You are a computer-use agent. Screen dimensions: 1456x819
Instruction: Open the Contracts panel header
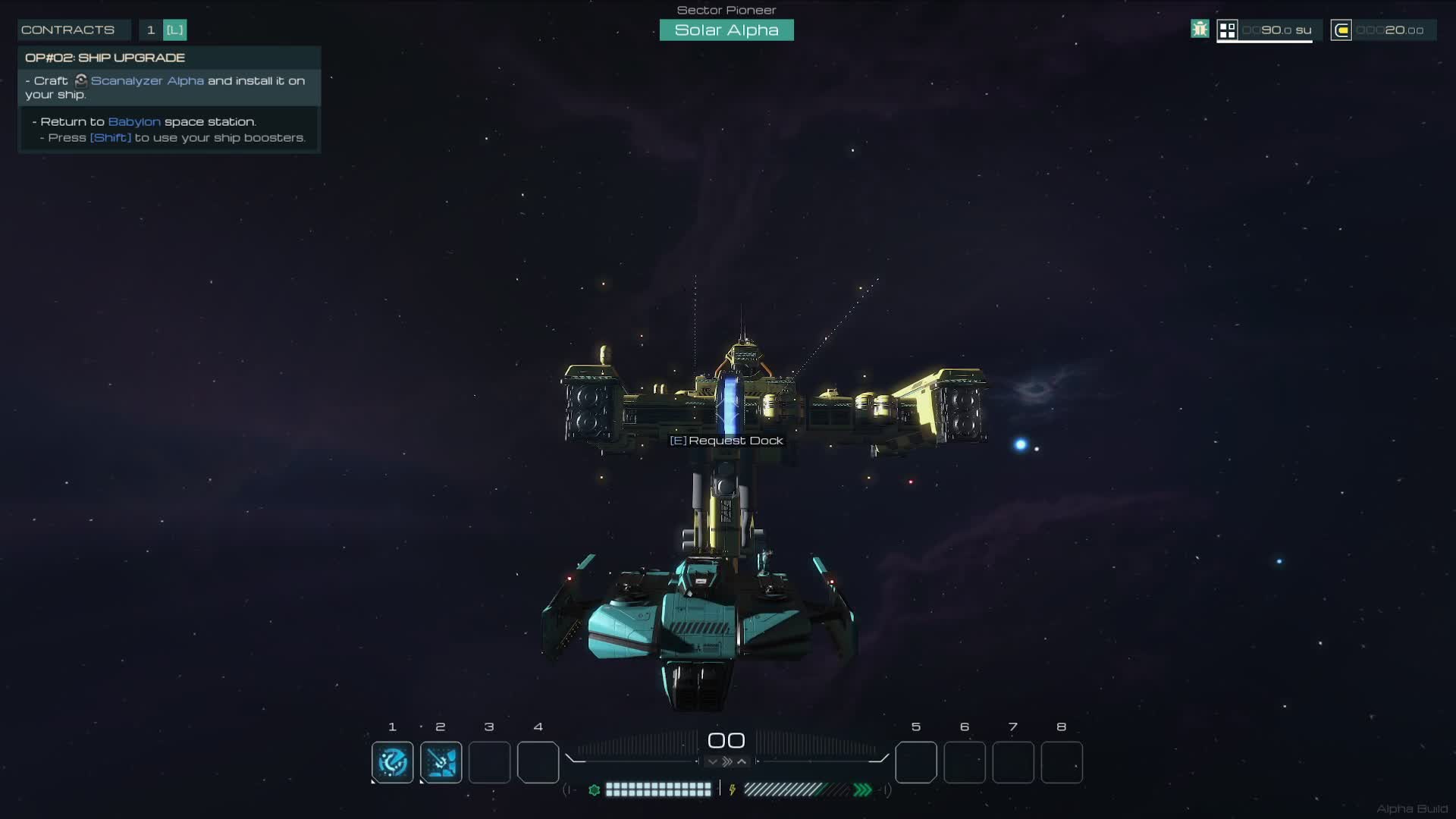point(68,30)
